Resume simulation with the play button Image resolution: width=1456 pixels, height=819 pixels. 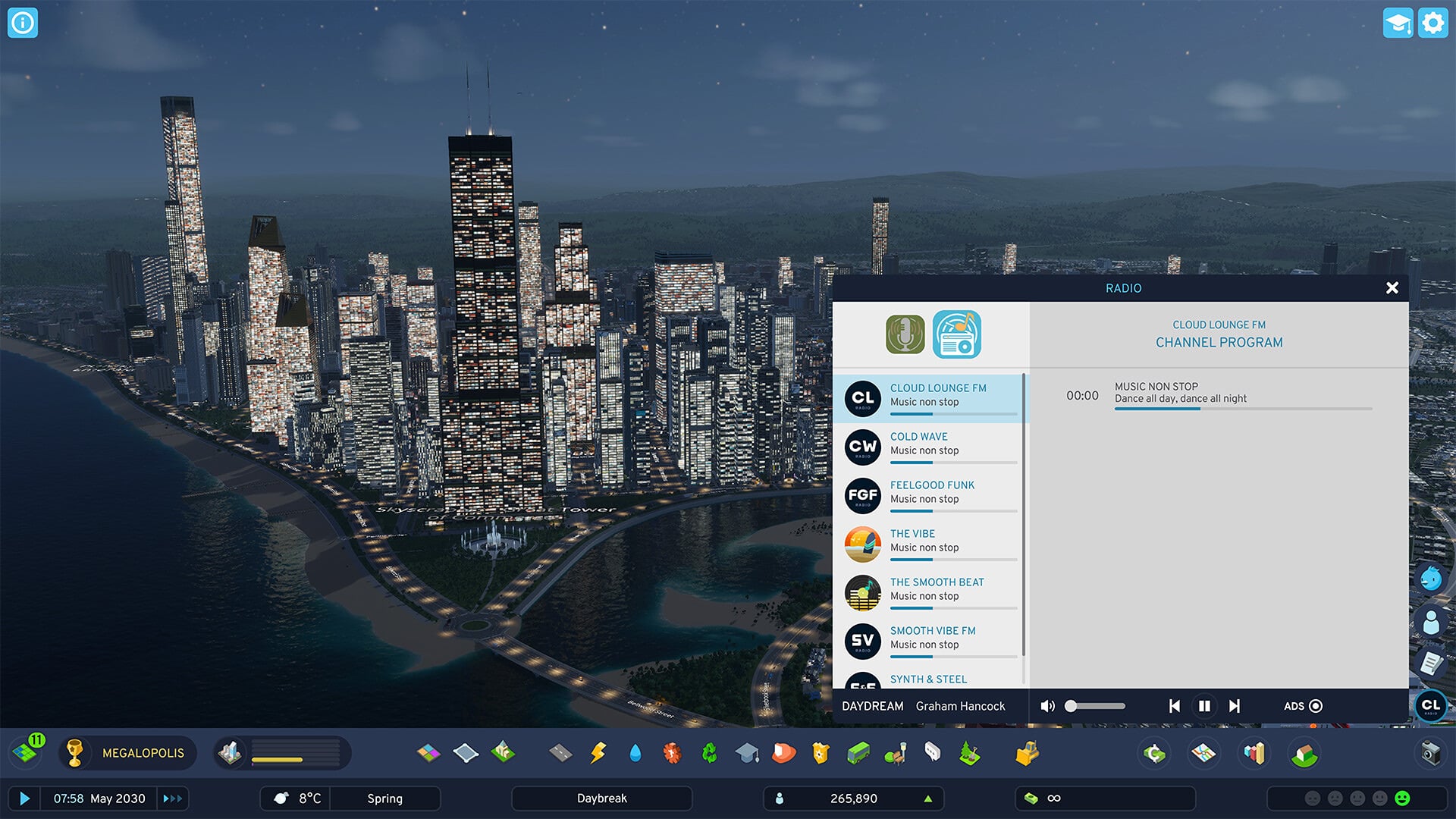(24, 799)
